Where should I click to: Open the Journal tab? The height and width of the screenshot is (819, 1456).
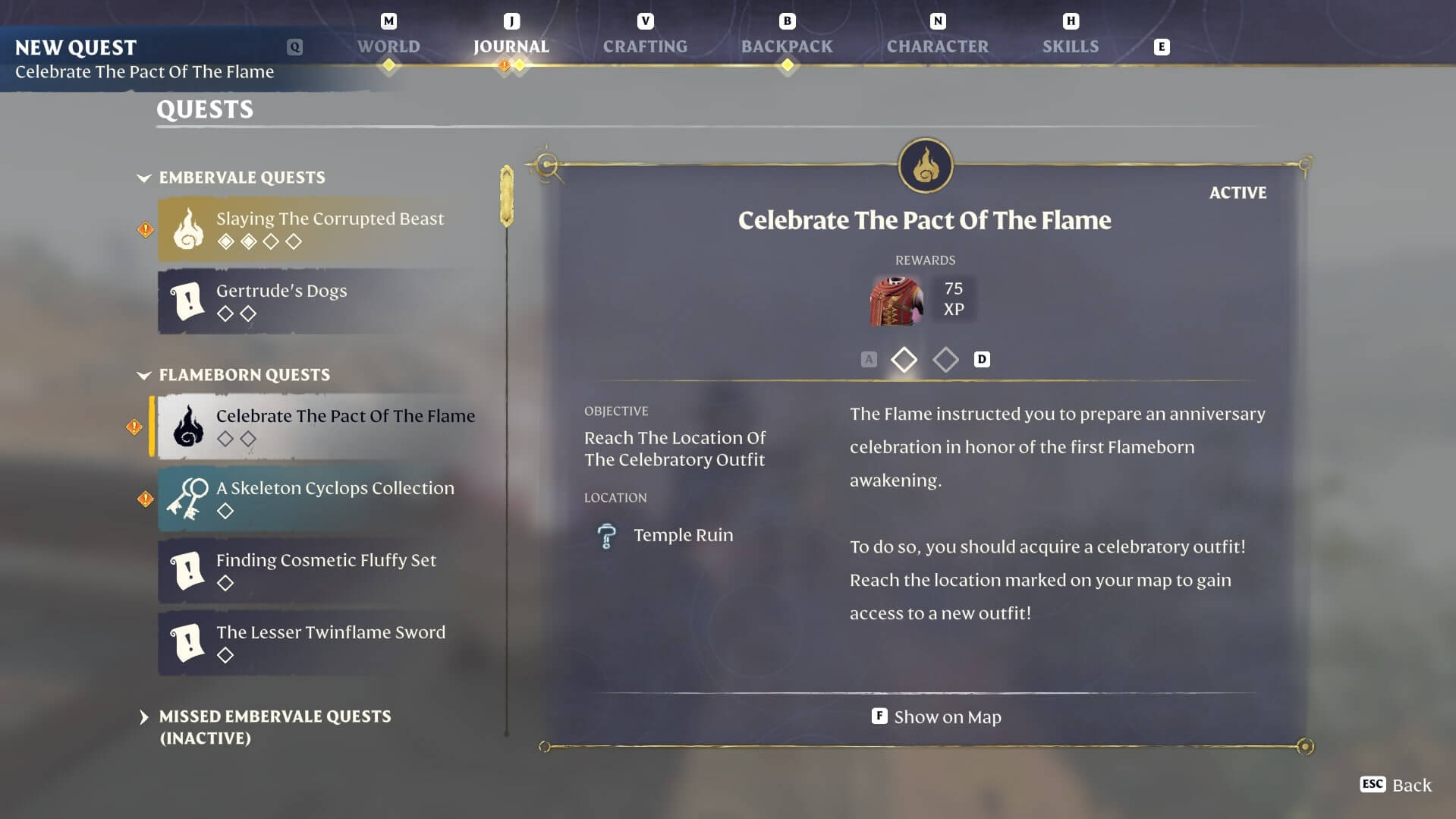click(511, 46)
